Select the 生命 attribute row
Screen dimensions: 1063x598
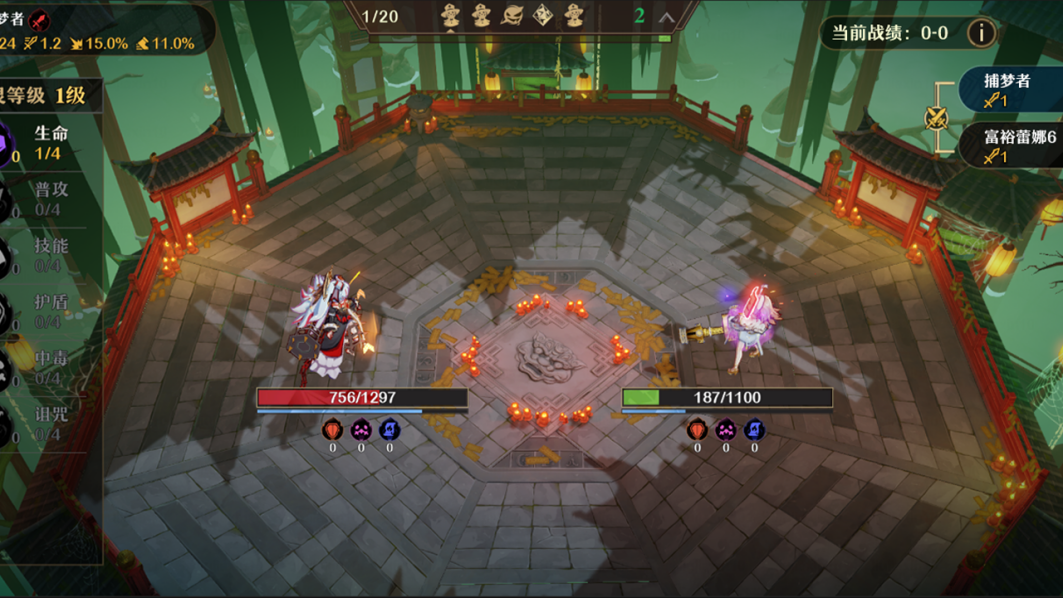[48, 143]
